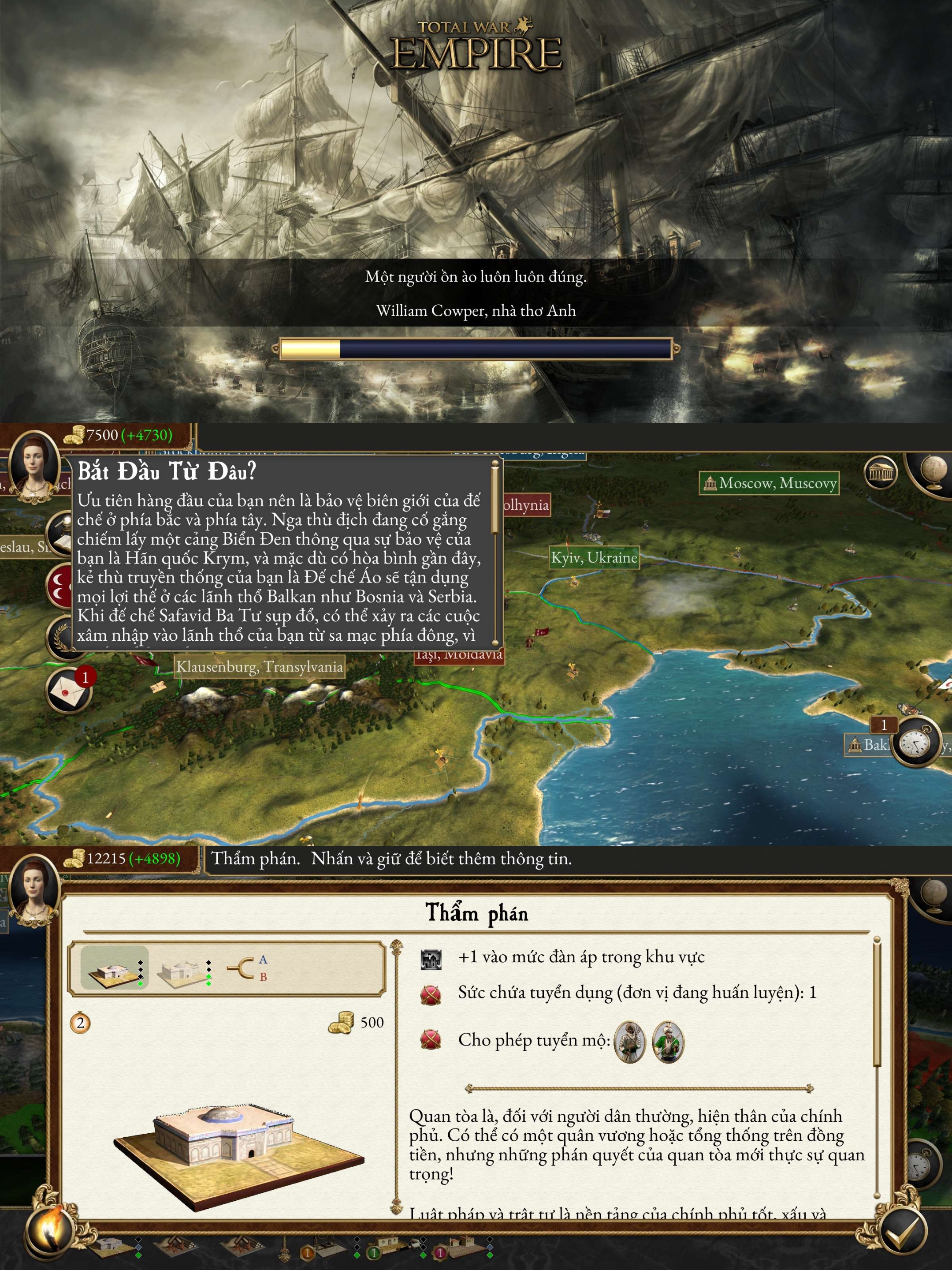Choose the A/B branch upgrade icon
Screen dimensions: 952x1270
click(x=247, y=968)
